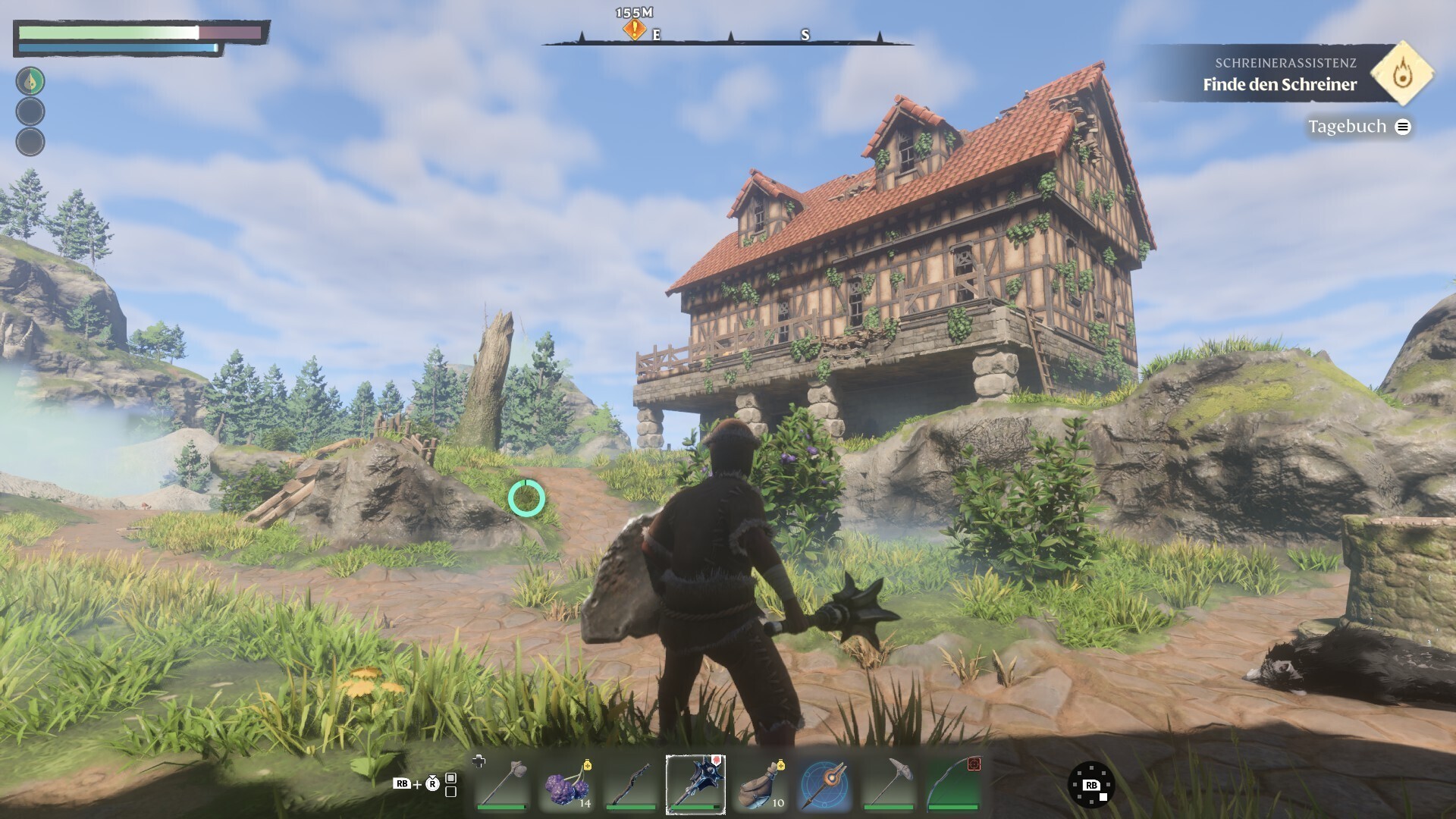1456x819 pixels.
Task: Click the 'Finde den Schreiner' quest tracker
Action: (x=1279, y=84)
